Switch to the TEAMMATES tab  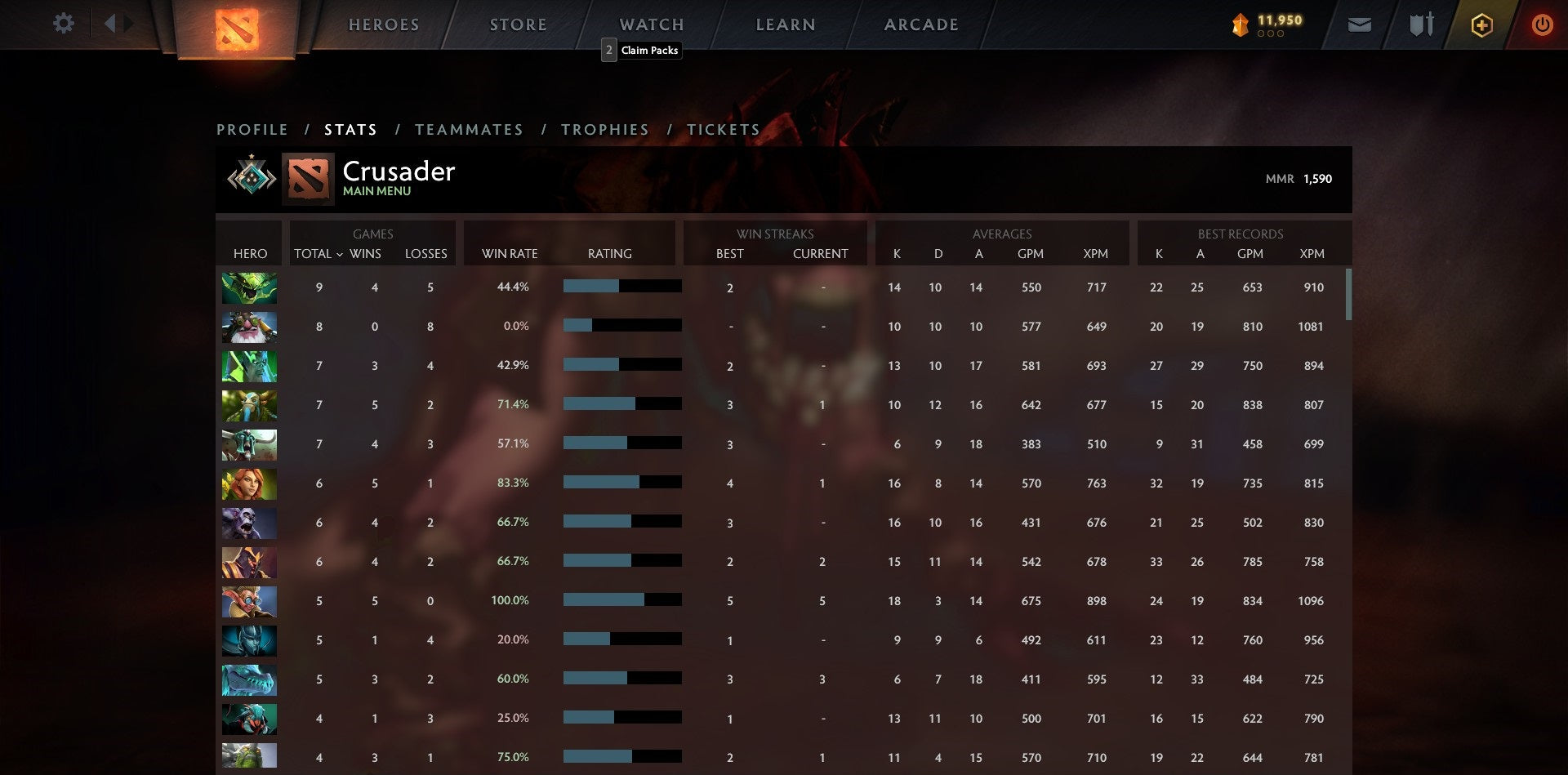(469, 129)
